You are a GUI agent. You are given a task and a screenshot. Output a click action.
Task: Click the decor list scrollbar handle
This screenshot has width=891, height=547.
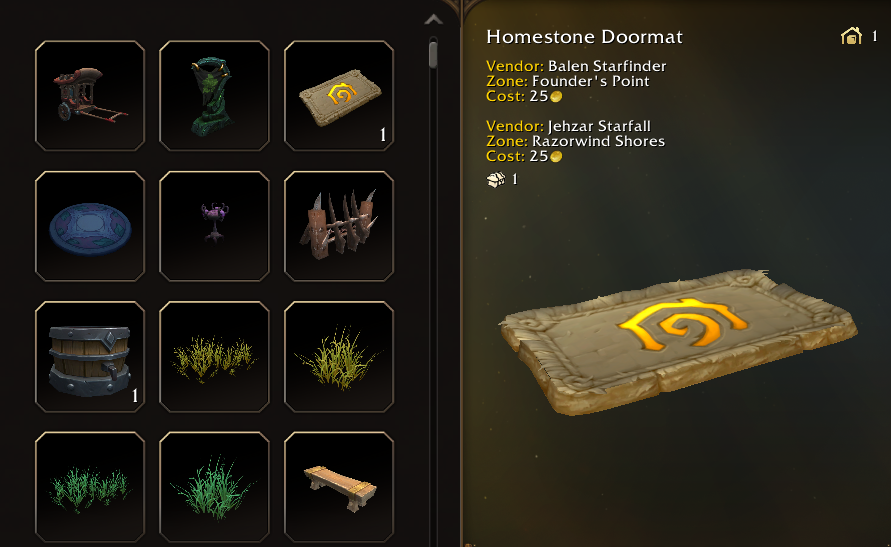point(433,53)
